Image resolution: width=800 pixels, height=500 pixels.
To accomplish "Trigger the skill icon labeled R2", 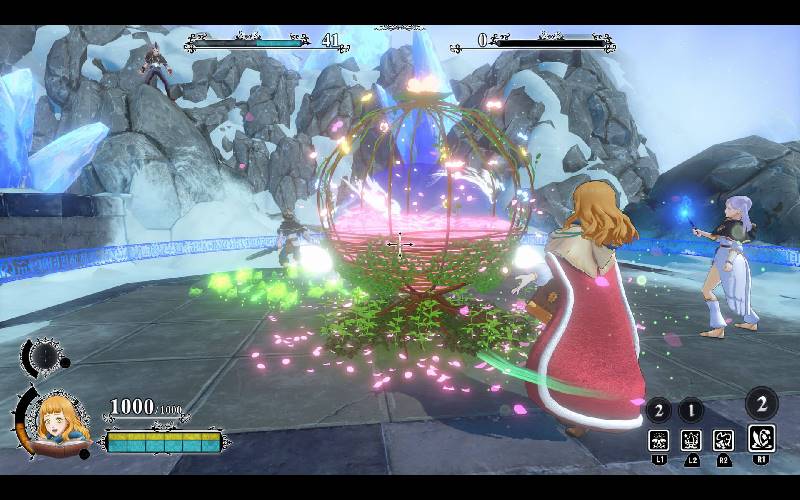I will 723,439.
